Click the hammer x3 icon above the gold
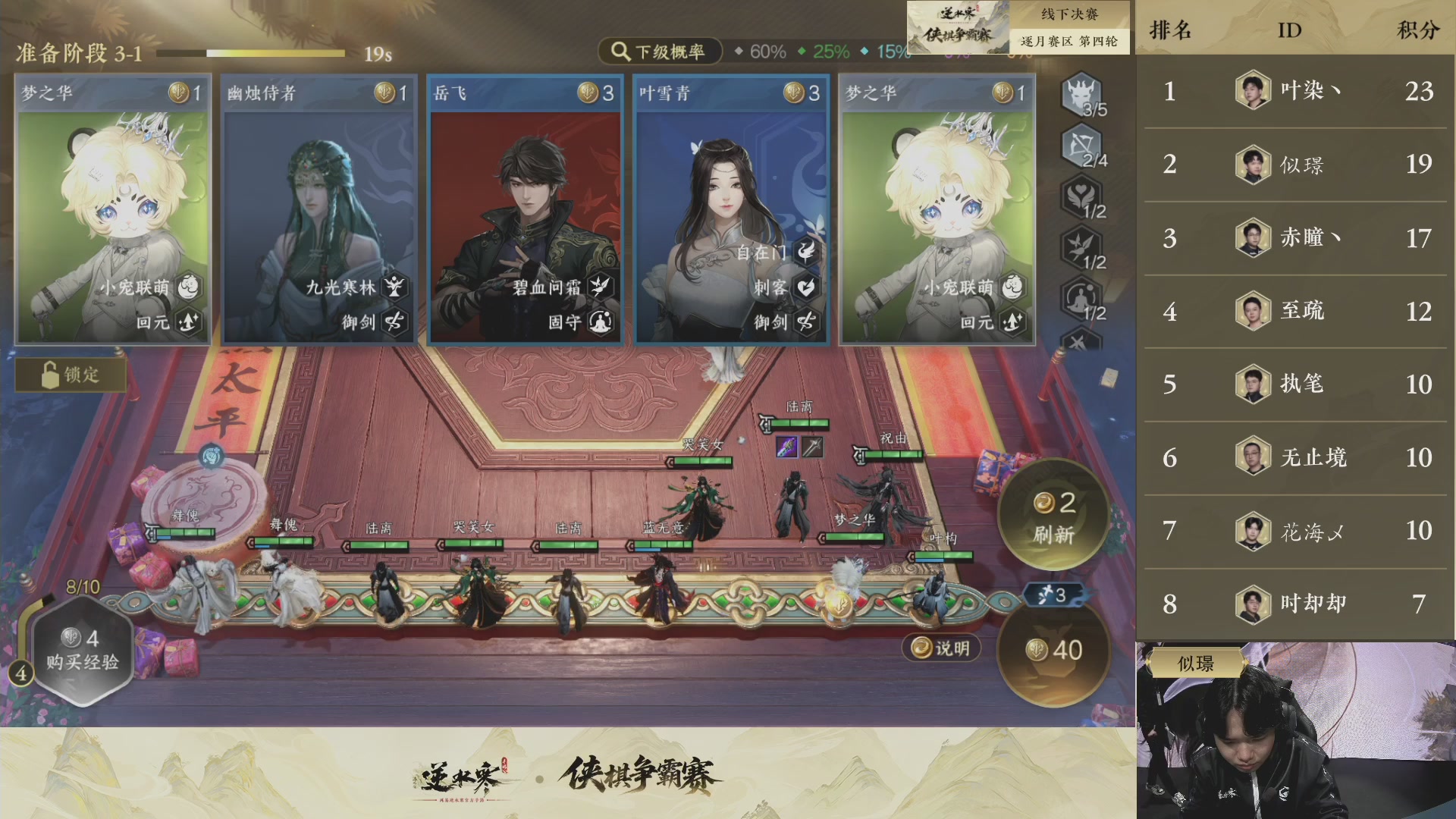 pos(1054,595)
